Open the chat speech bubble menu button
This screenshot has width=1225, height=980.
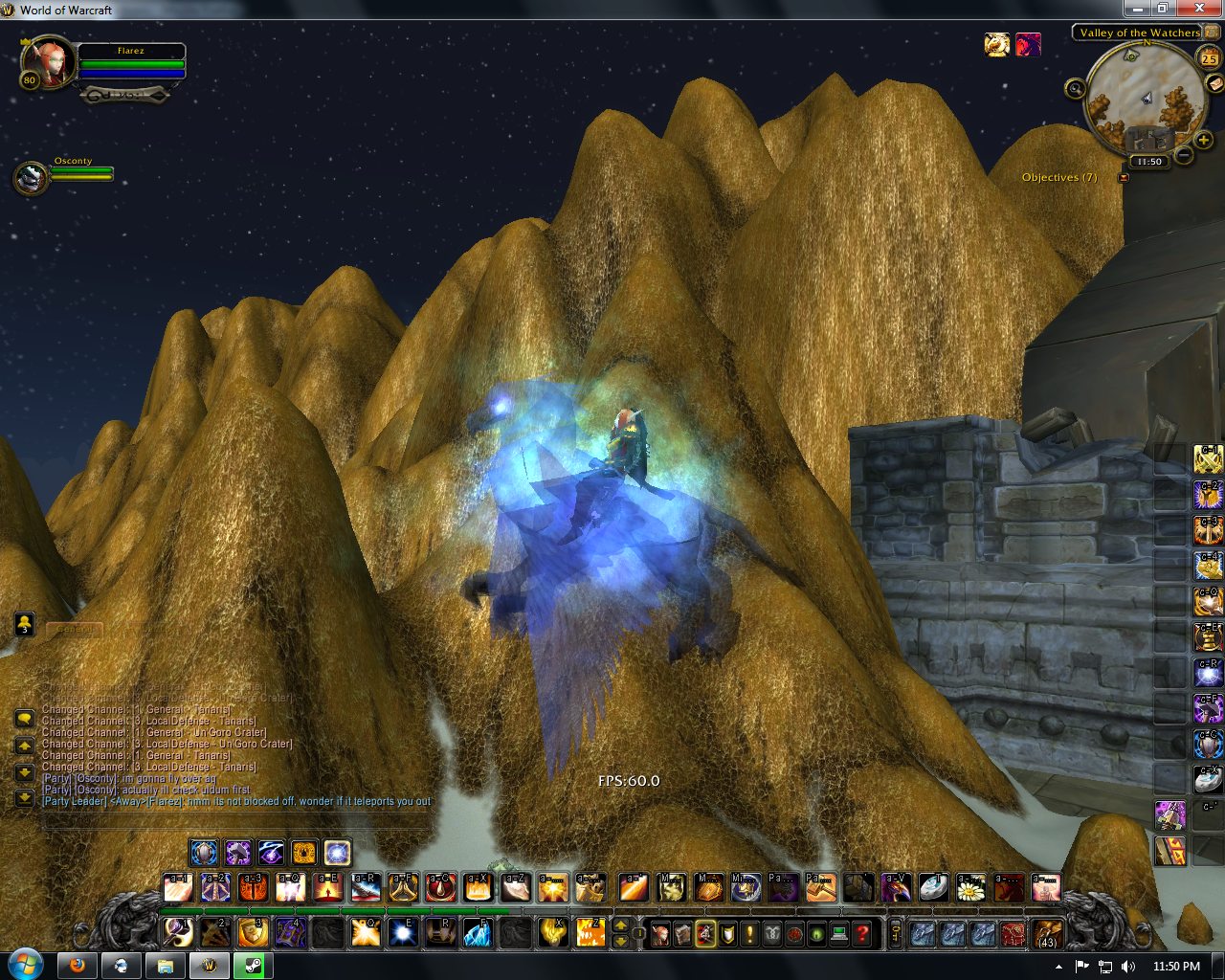[25, 720]
